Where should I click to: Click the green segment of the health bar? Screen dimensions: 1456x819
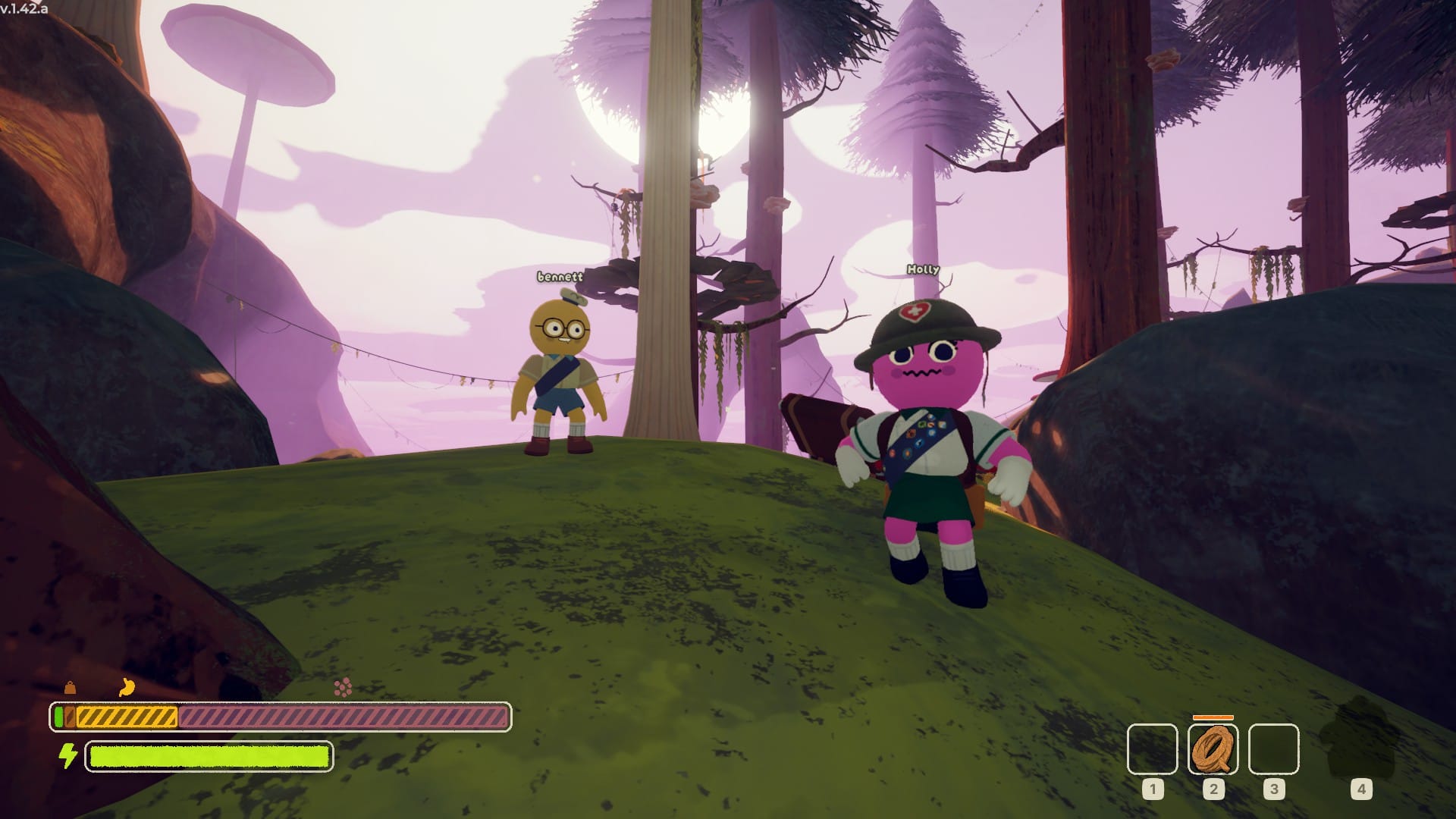point(57,714)
